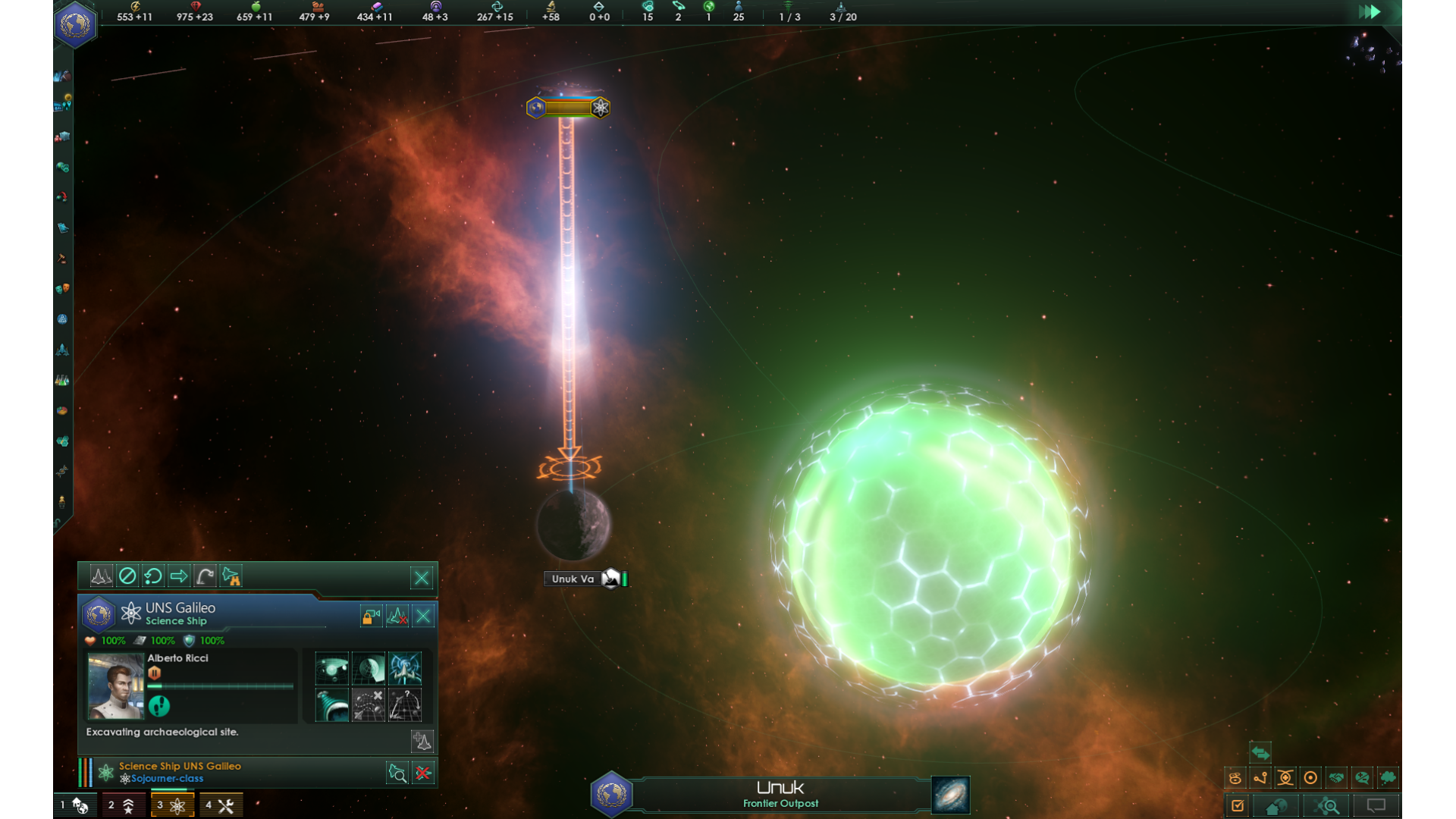The height and width of the screenshot is (819, 1456).
Task: Close the fleet orders bar
Action: [422, 578]
